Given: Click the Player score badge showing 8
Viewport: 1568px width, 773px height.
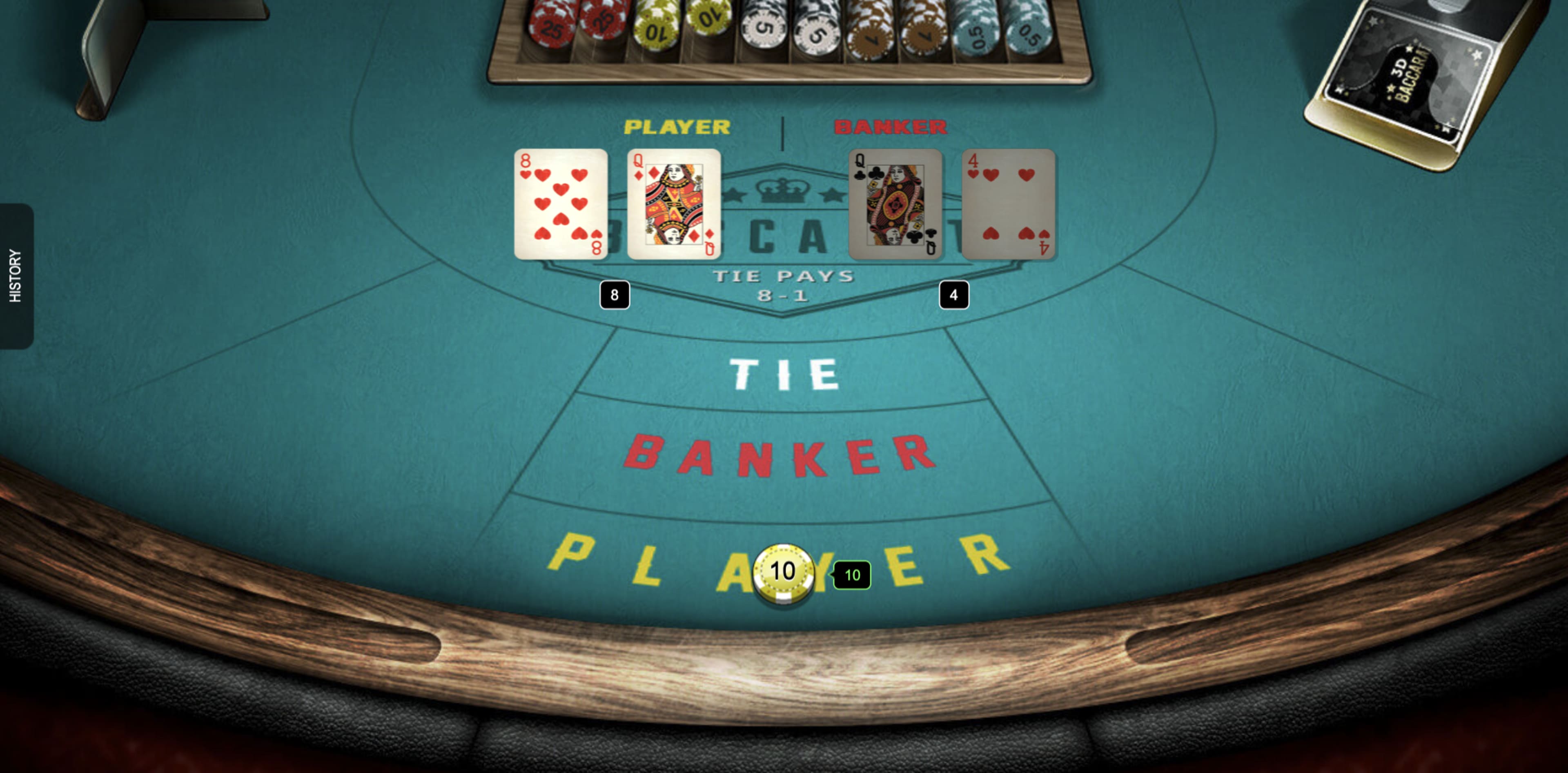Looking at the screenshot, I should (615, 294).
